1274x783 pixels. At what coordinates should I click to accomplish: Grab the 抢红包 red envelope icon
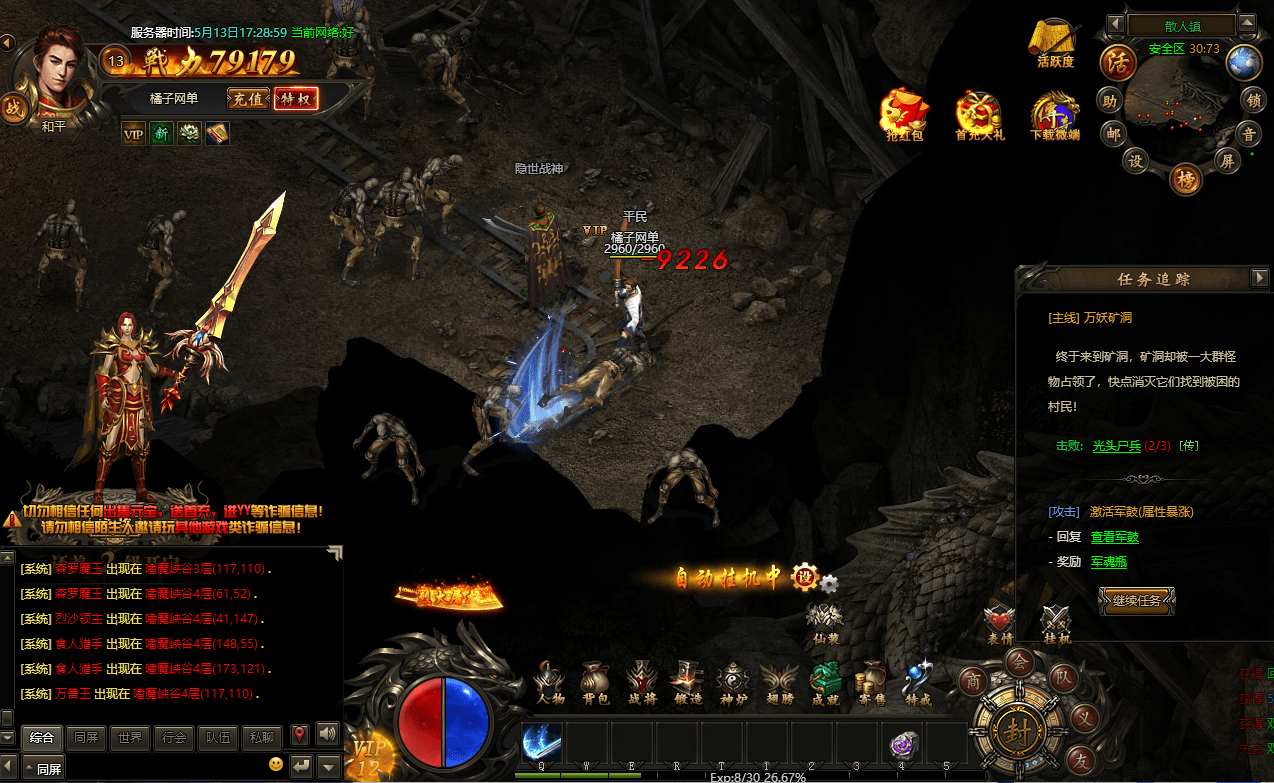903,113
